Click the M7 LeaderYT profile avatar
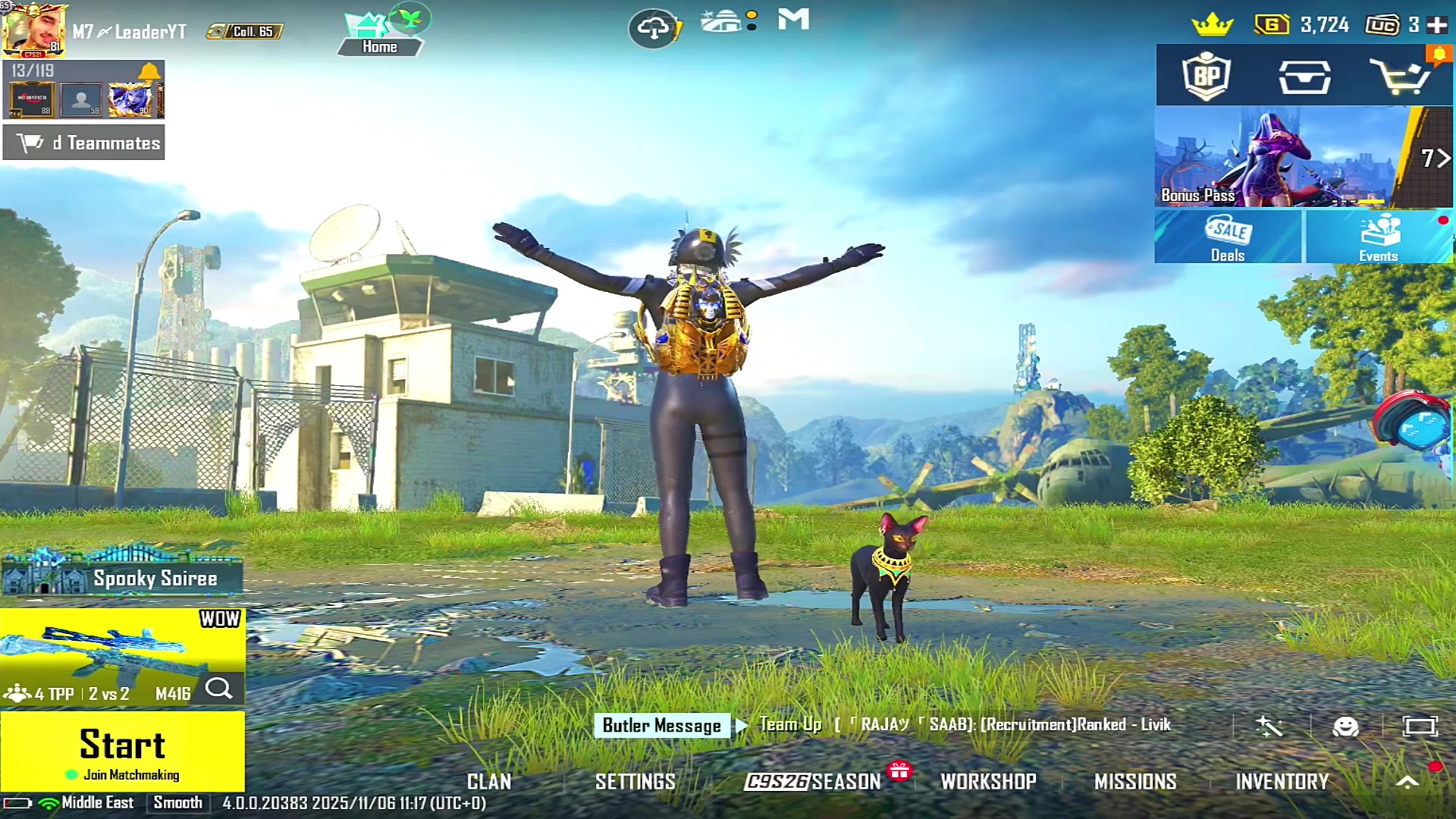The image size is (1456, 819). tap(34, 30)
